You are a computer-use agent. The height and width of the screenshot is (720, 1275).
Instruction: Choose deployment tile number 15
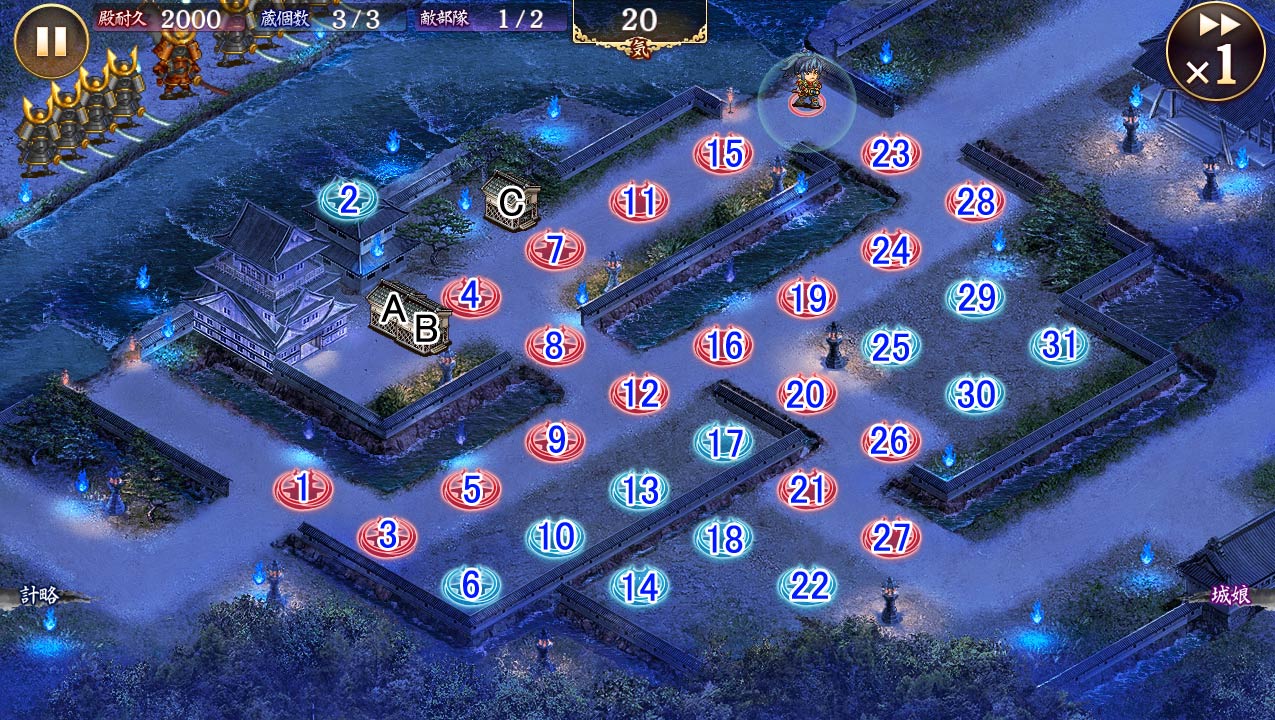pyautogui.click(x=723, y=154)
